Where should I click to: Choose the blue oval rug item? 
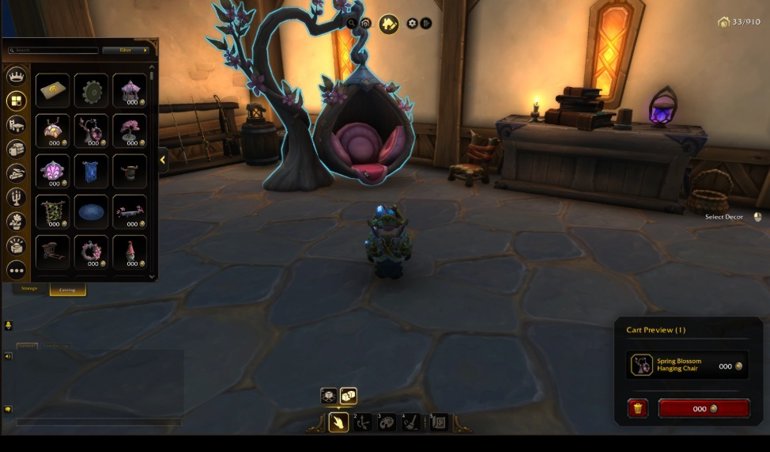point(91,210)
